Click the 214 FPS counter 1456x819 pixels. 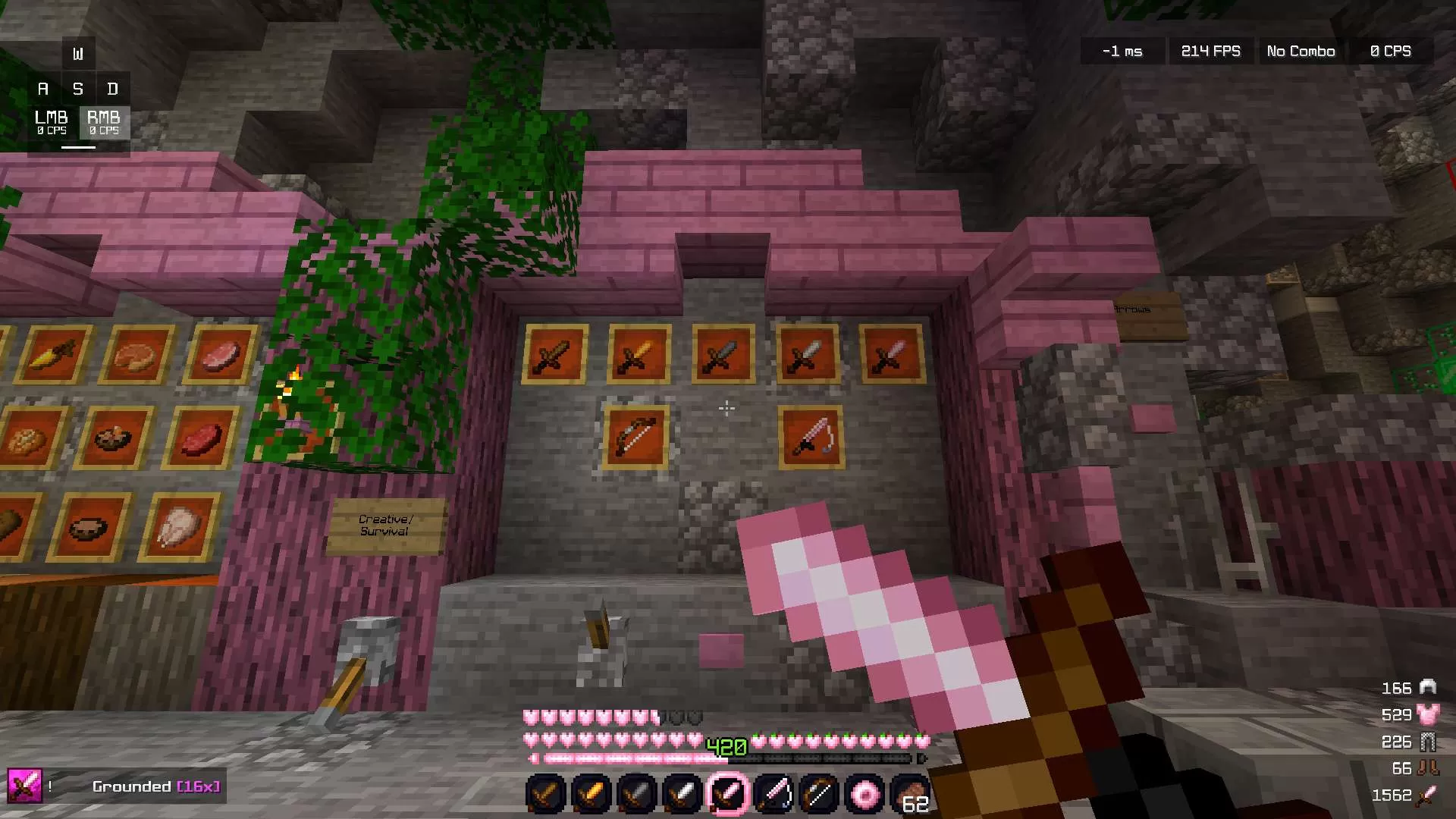point(1210,51)
